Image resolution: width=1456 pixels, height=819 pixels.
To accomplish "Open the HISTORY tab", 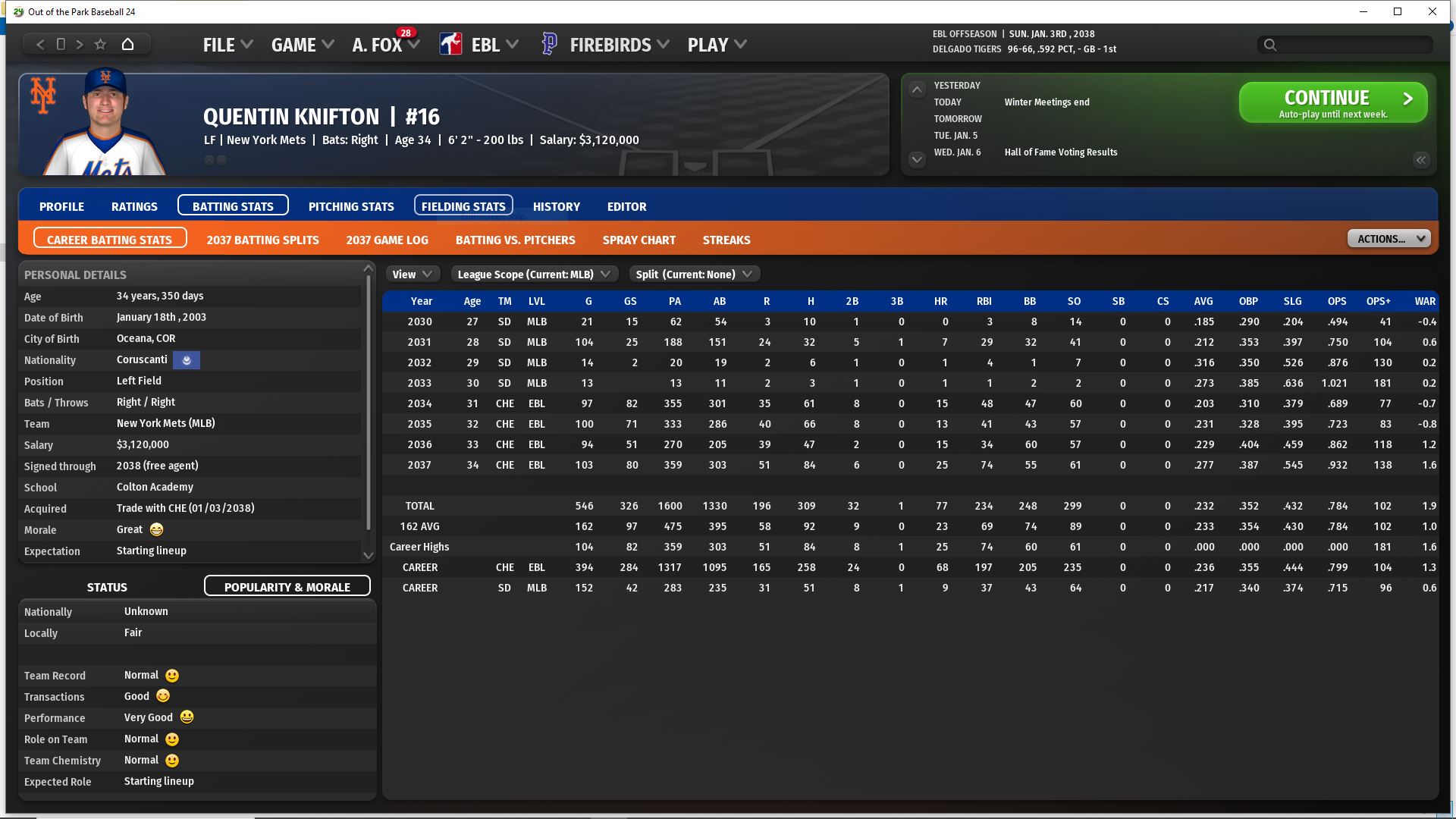I will point(556,206).
